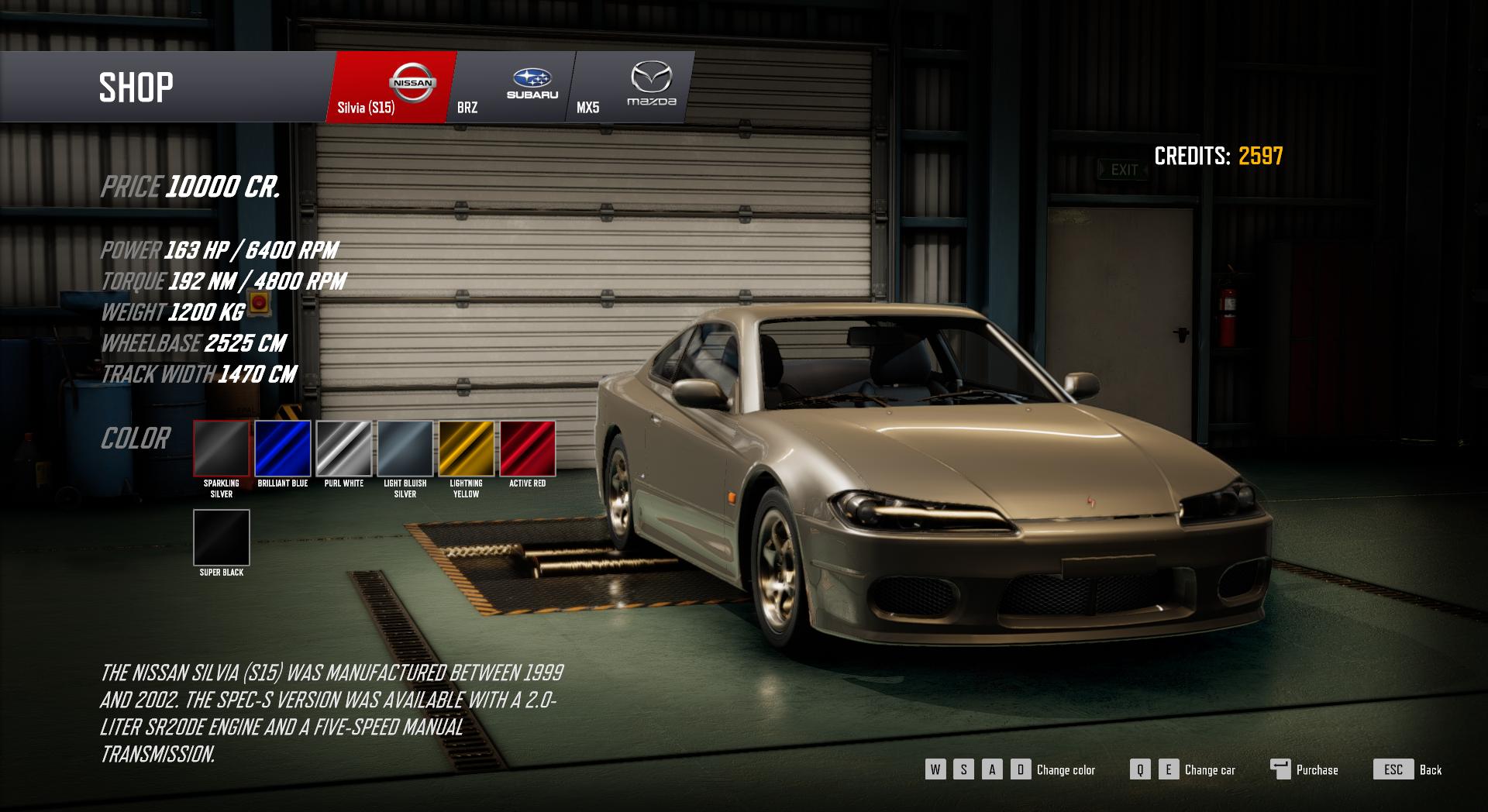1488x812 pixels.
Task: Go back from the shop
Action: (1407, 769)
